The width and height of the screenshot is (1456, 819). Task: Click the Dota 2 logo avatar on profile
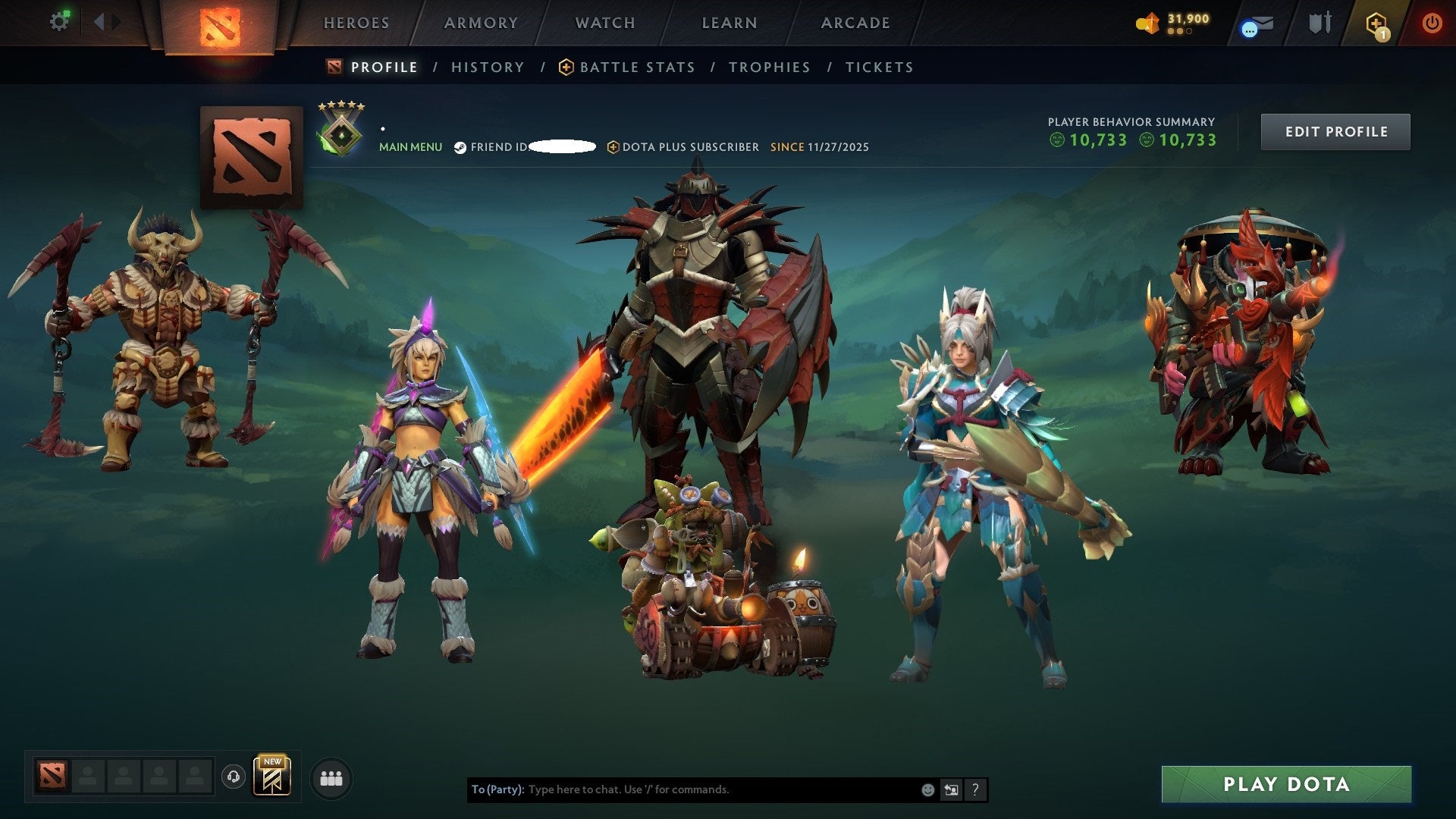[x=249, y=157]
